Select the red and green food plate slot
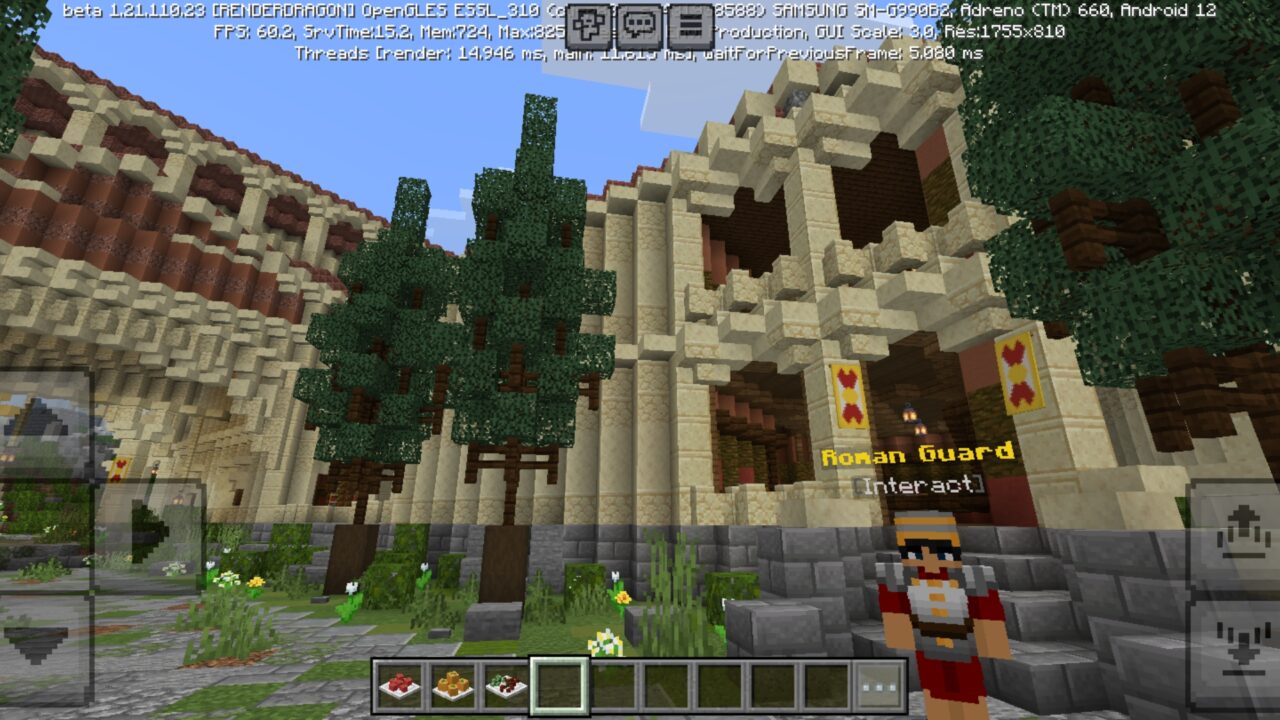This screenshot has height=720, width=1280. [x=506, y=685]
